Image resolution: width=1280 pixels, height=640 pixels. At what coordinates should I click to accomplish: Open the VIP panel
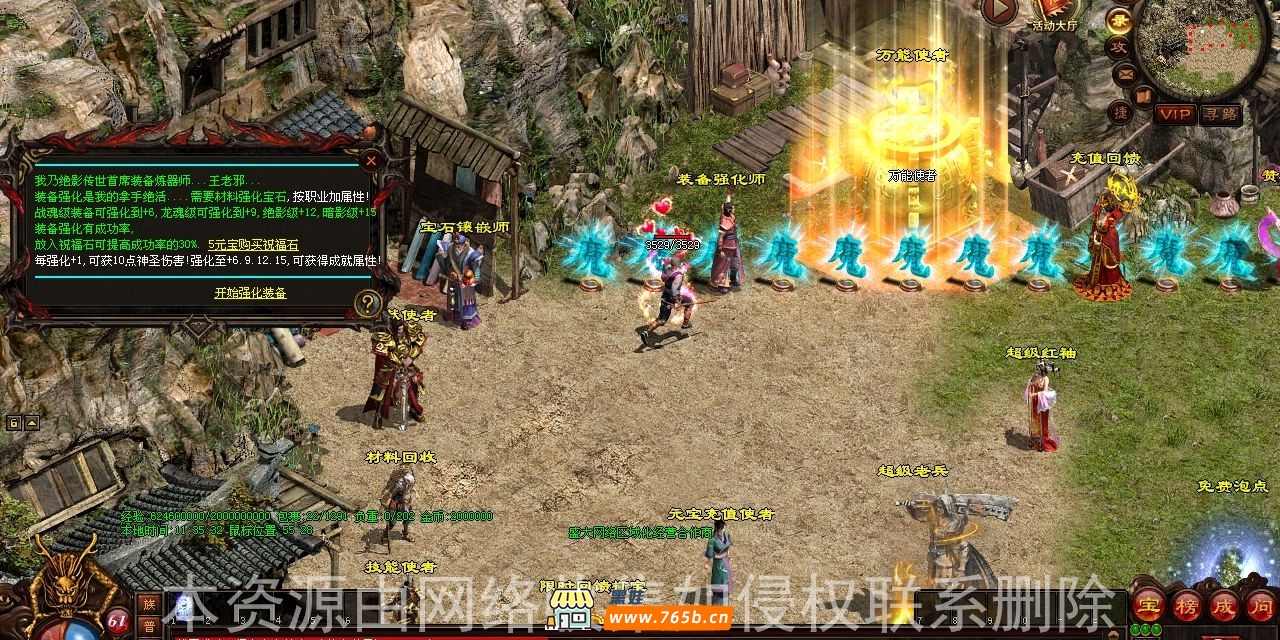tap(1175, 114)
